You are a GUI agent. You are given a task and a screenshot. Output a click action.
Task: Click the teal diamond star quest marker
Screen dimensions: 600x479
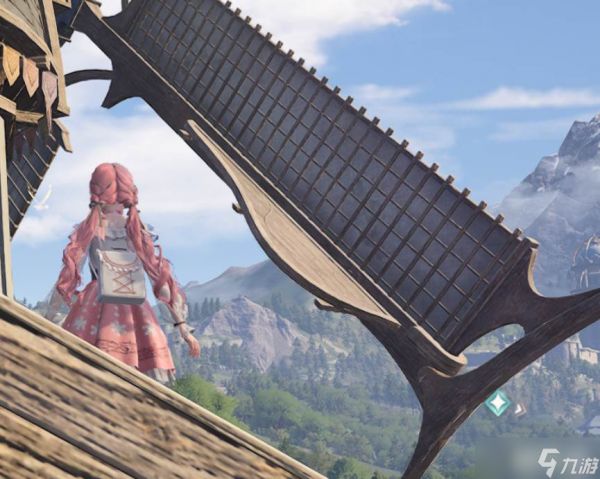(x=497, y=403)
